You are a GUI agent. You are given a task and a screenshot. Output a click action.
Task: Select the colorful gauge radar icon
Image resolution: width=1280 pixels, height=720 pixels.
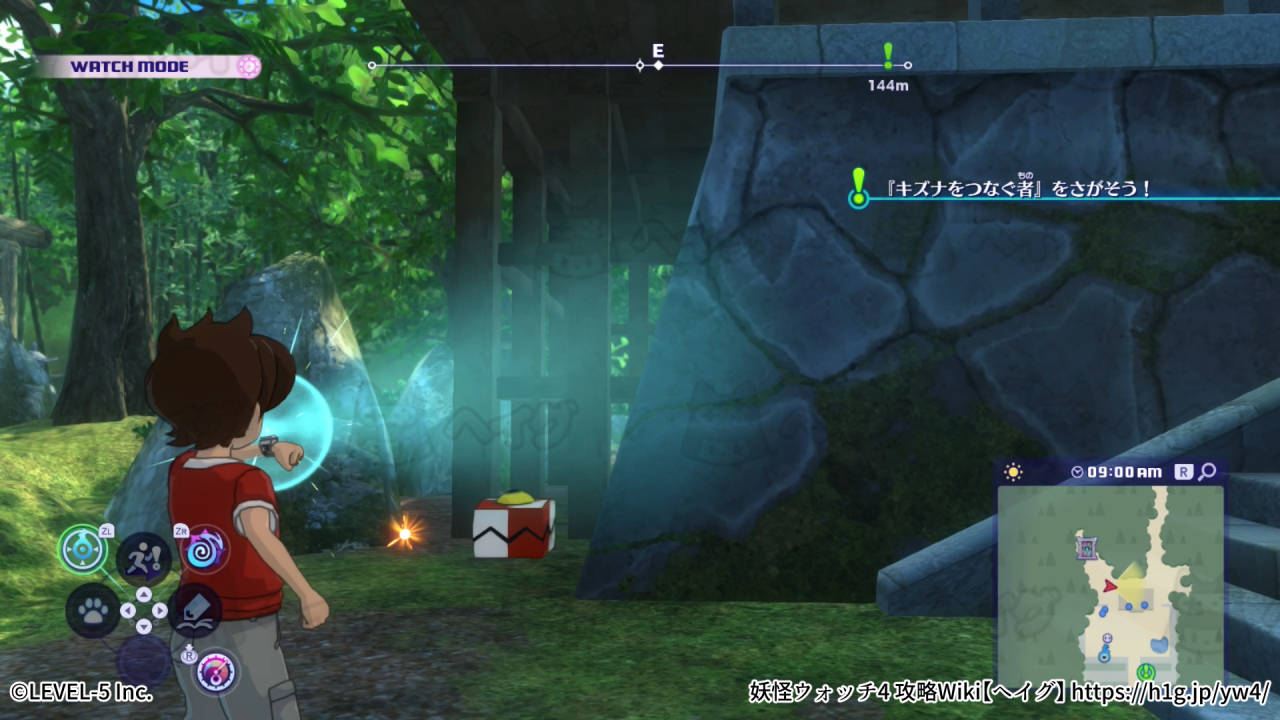pos(216,671)
